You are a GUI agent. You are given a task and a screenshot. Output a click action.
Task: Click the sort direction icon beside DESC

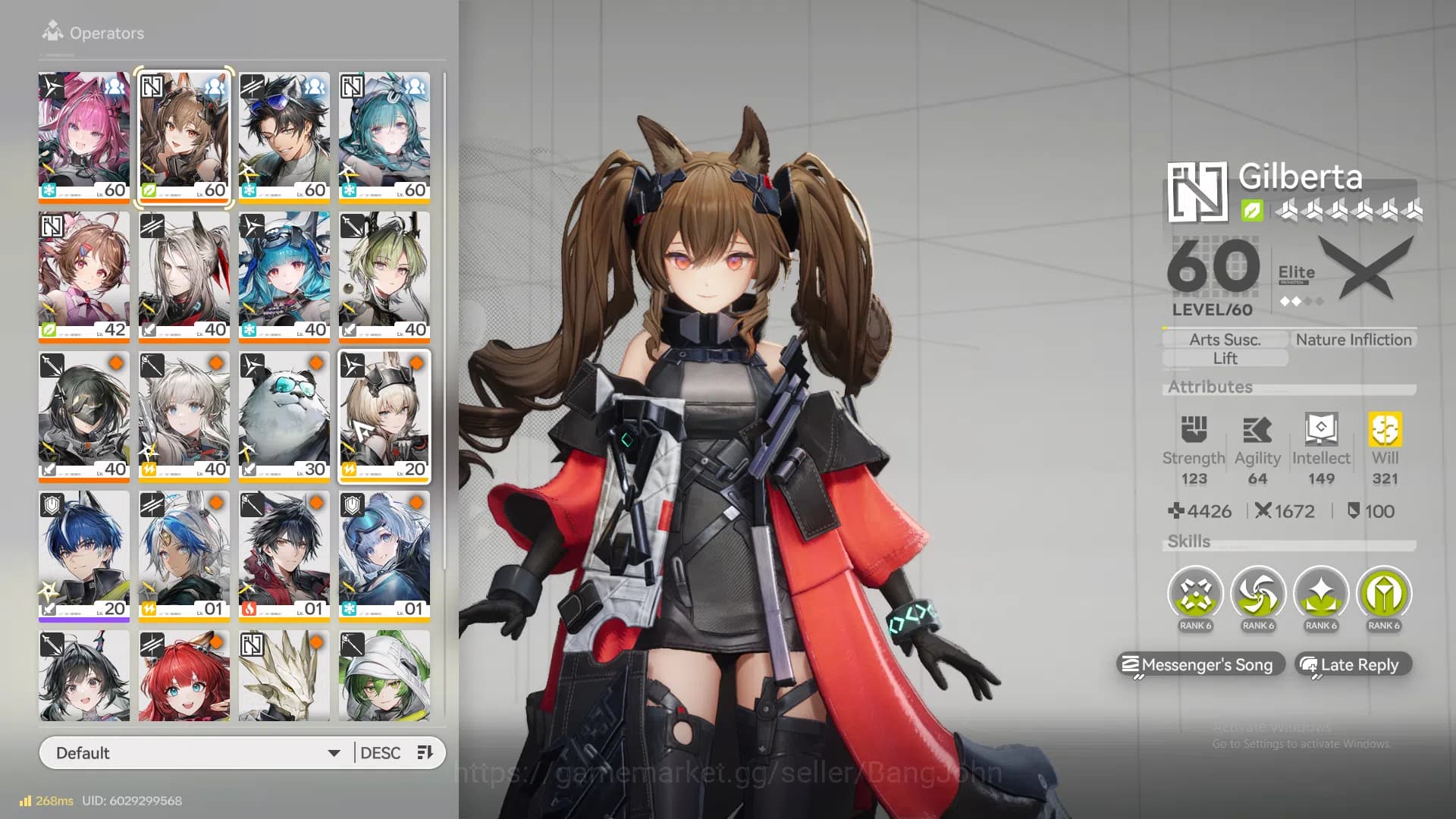[x=424, y=752]
